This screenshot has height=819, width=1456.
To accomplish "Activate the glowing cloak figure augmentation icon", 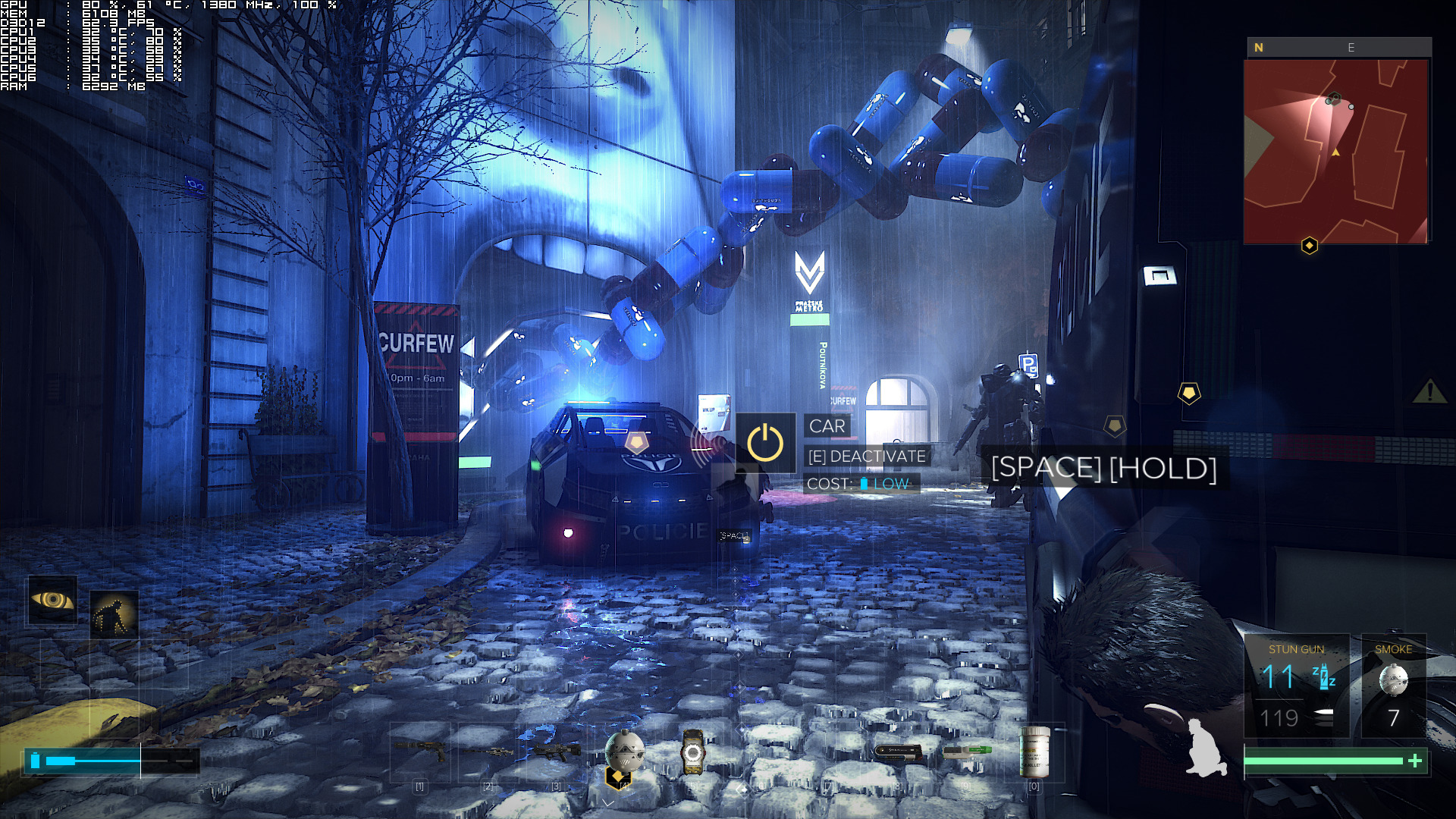I will coord(114,614).
